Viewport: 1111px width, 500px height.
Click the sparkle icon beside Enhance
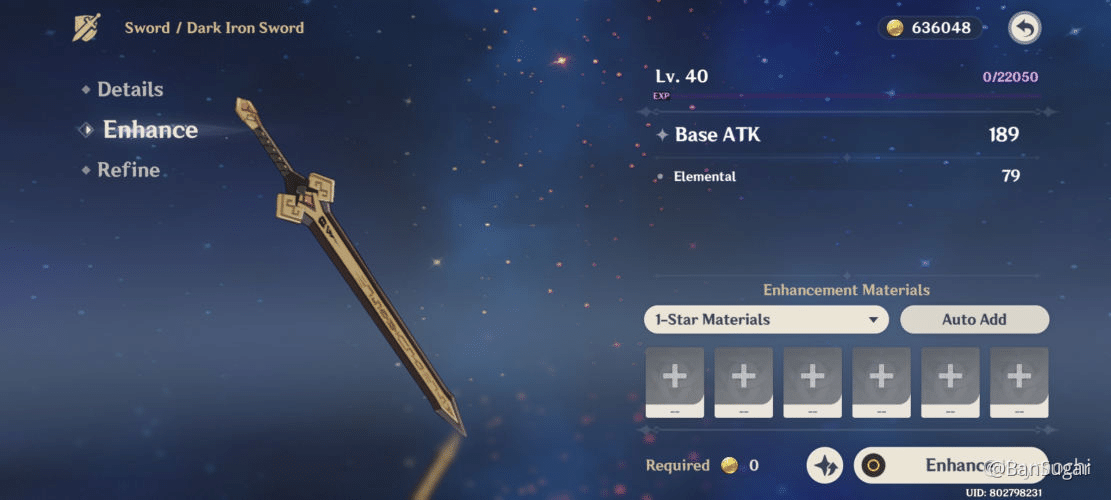826,465
